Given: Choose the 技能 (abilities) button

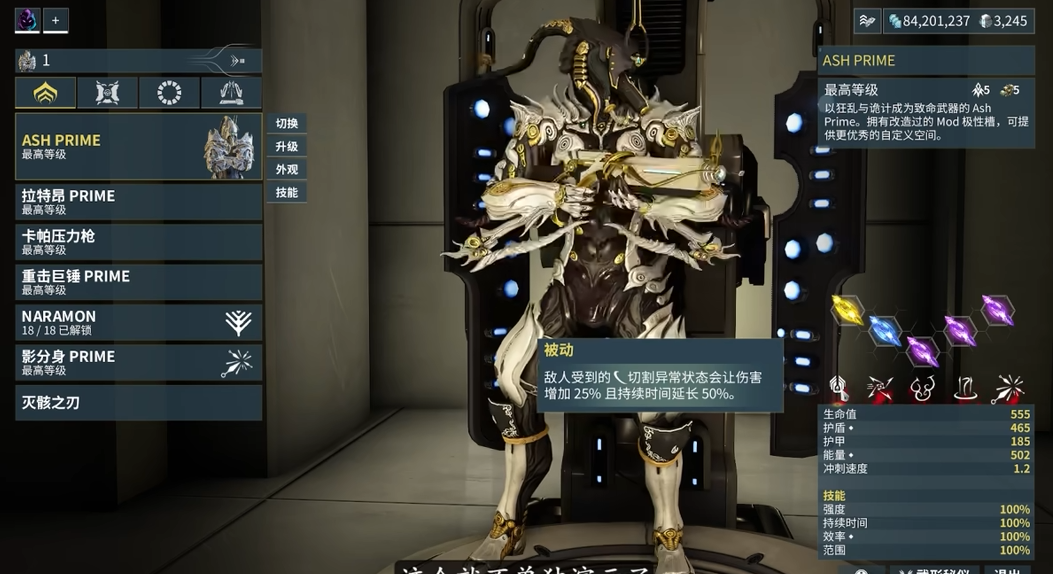Looking at the screenshot, I should coord(287,193).
